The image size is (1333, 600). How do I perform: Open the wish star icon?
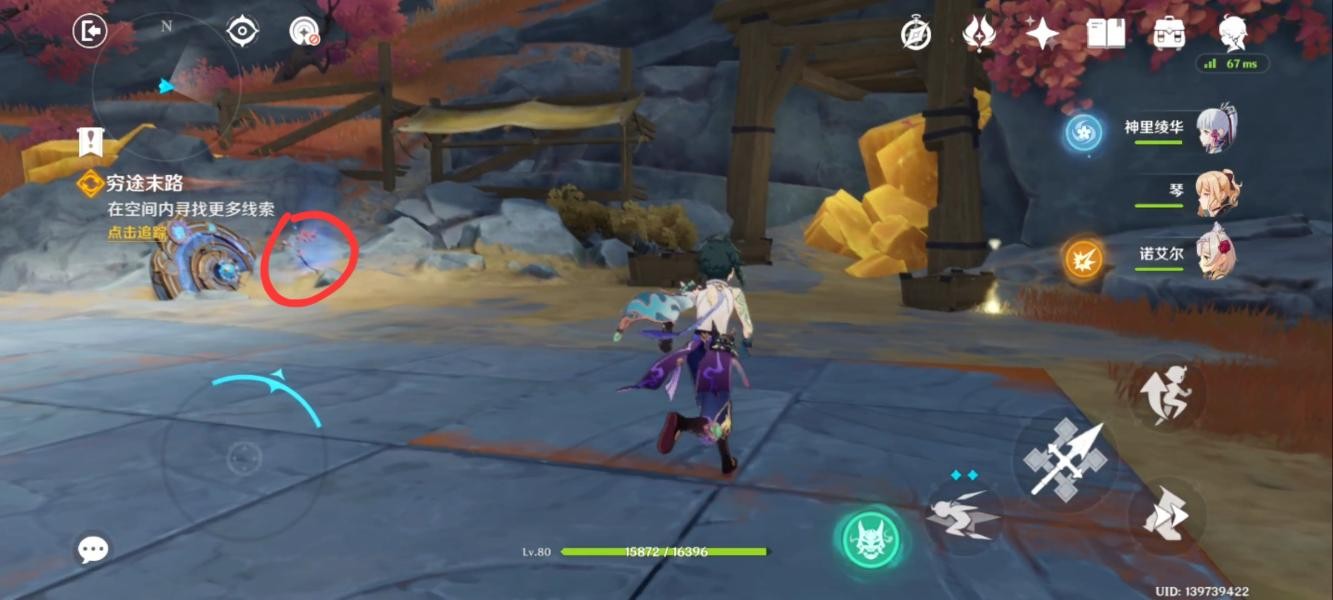[x=1041, y=34]
